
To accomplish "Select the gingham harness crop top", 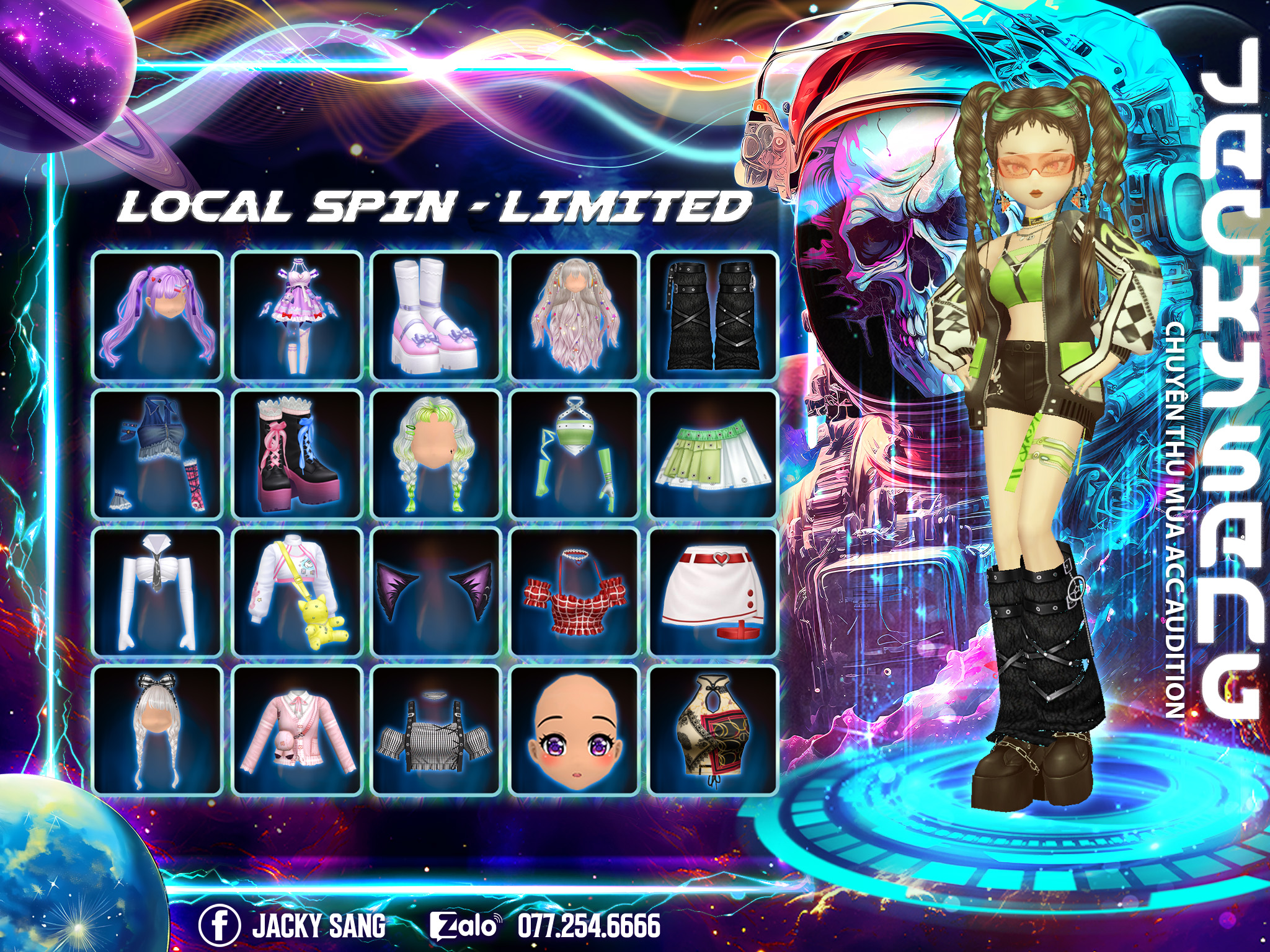I will pyautogui.click(x=436, y=729).
